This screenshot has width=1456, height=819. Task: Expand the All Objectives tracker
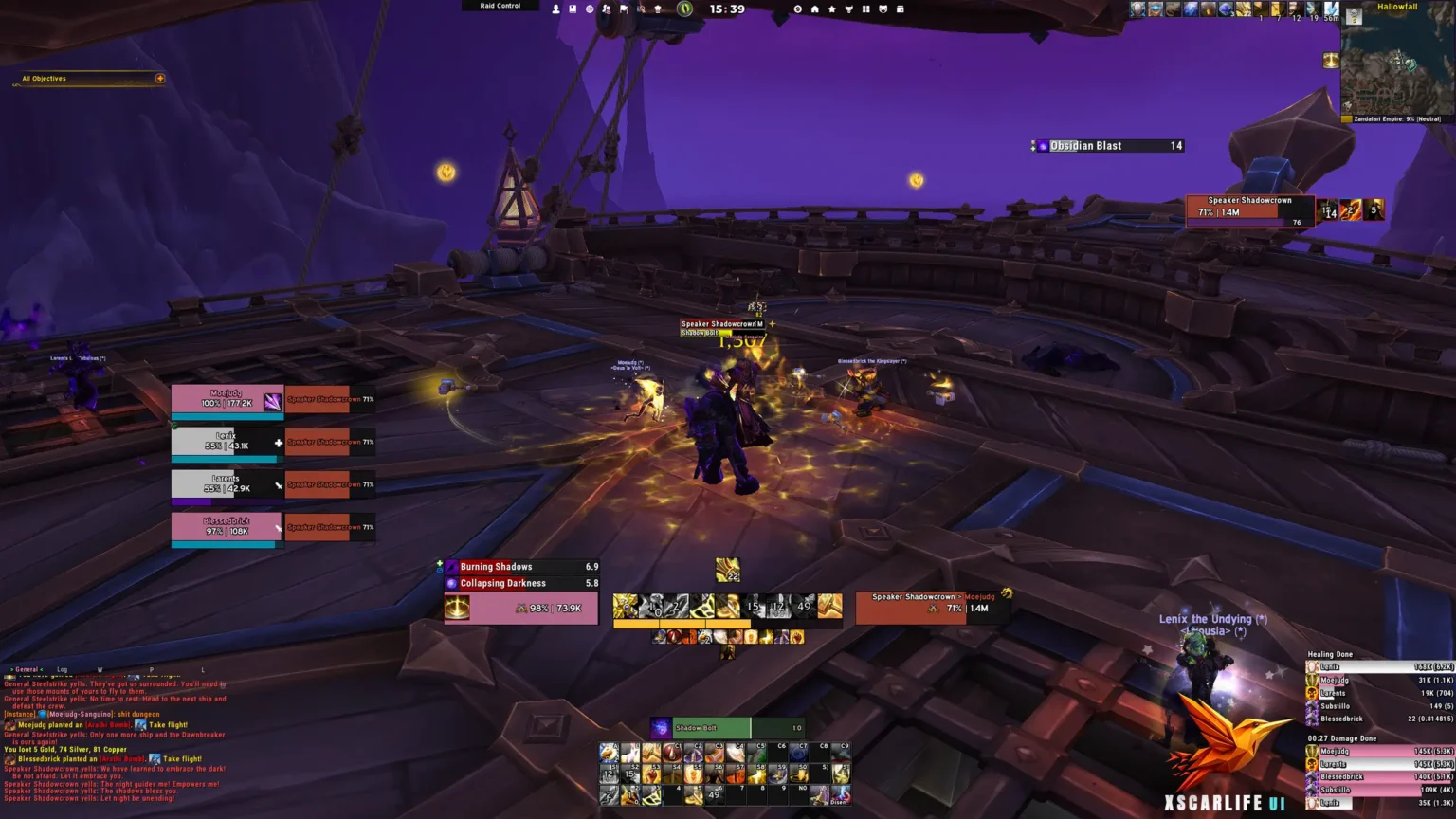pyautogui.click(x=159, y=79)
